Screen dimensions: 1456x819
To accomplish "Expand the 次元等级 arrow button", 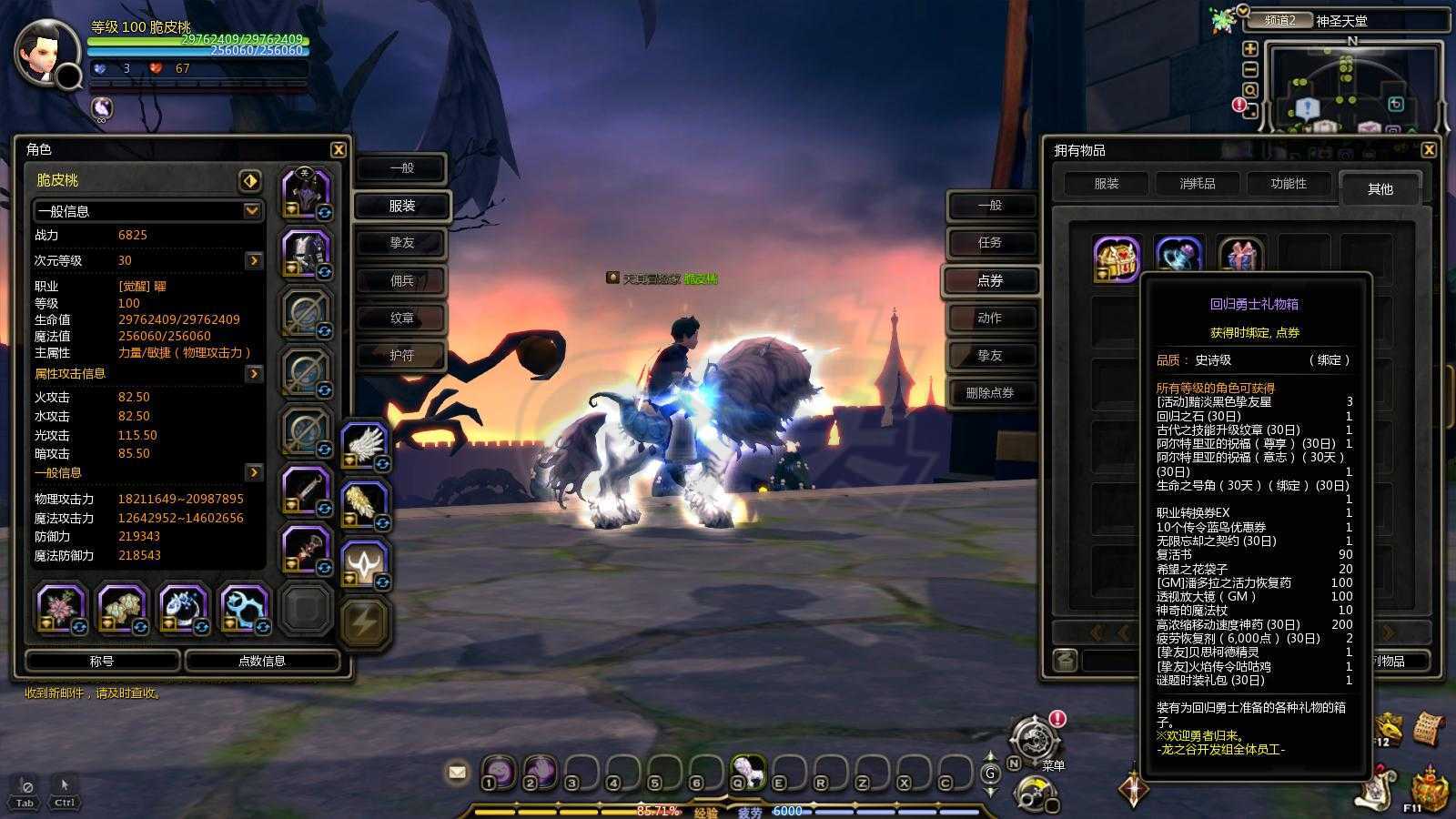I will (x=254, y=261).
